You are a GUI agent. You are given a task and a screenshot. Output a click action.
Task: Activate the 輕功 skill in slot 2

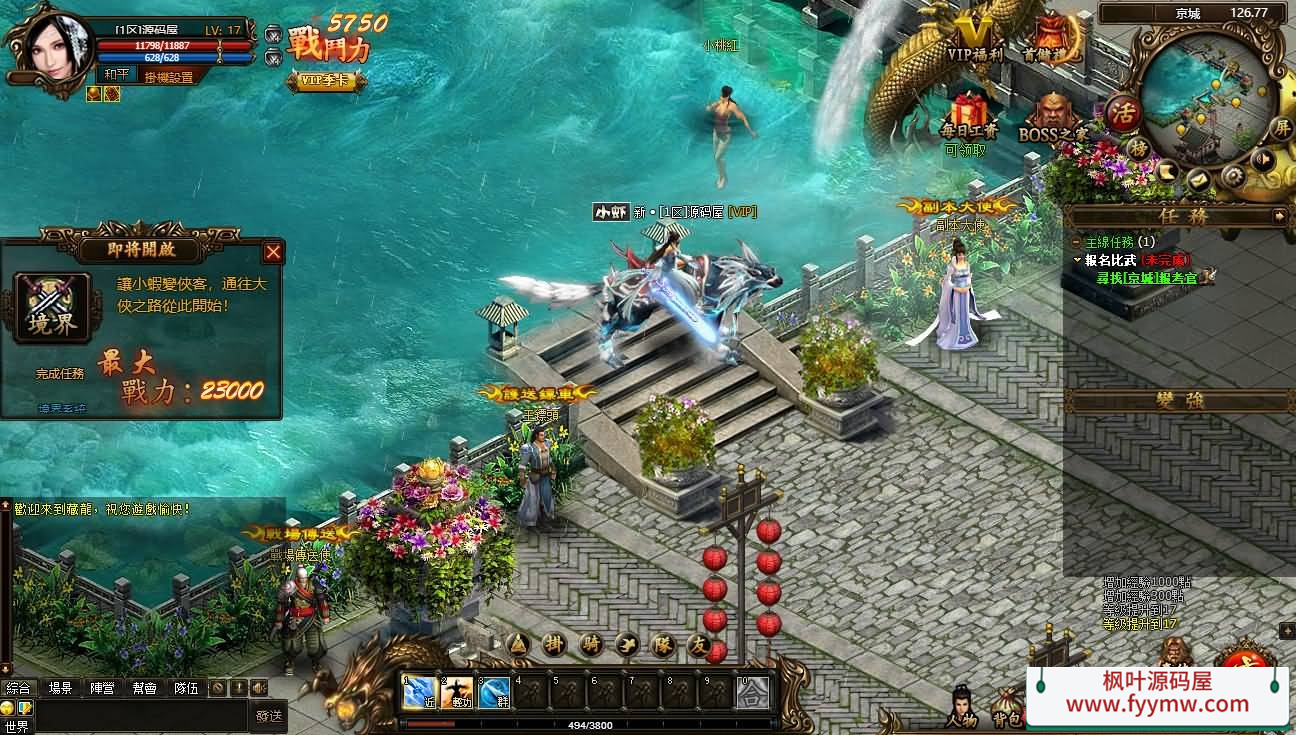tap(457, 692)
